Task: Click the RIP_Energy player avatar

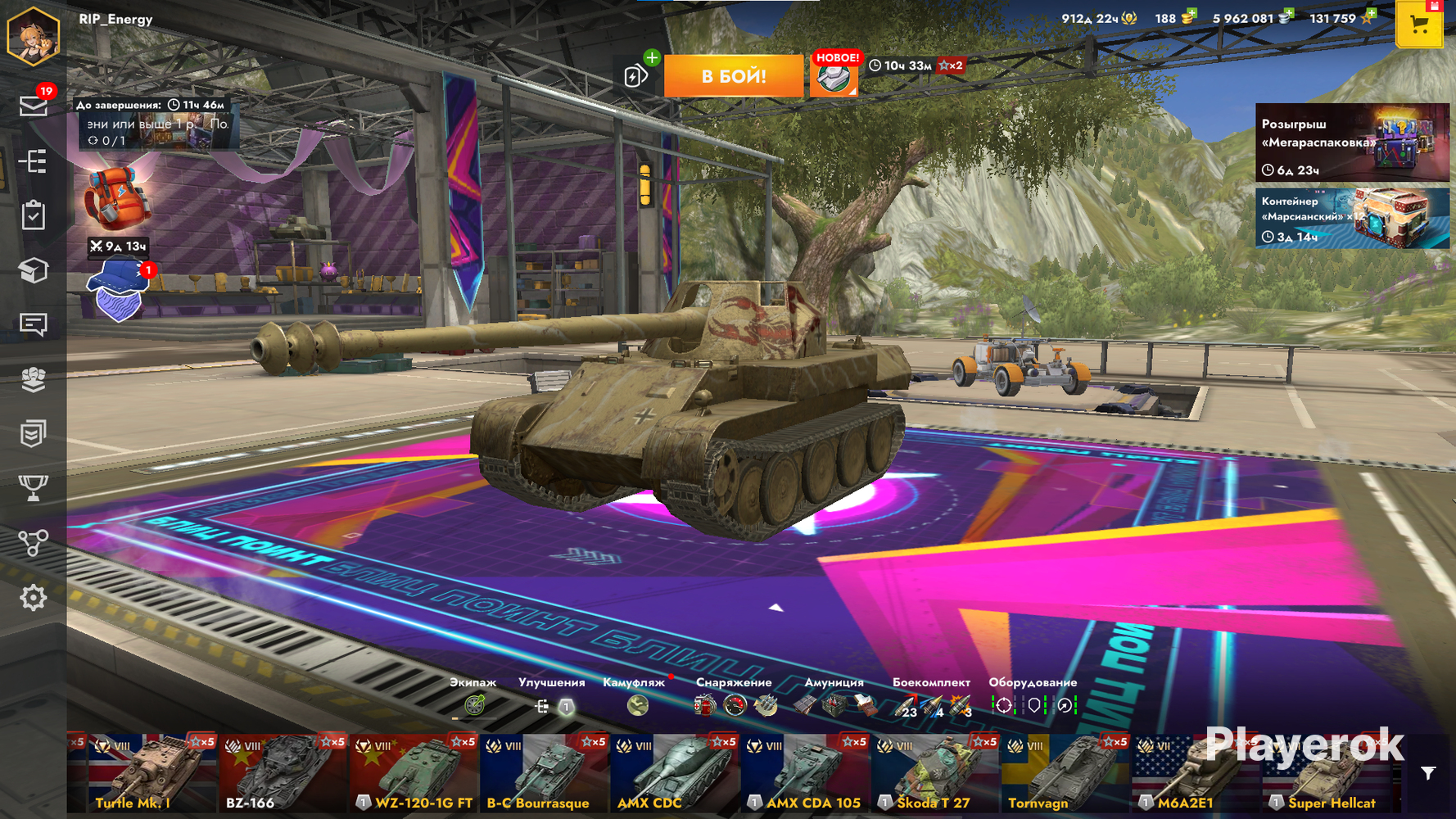Action: (34, 35)
